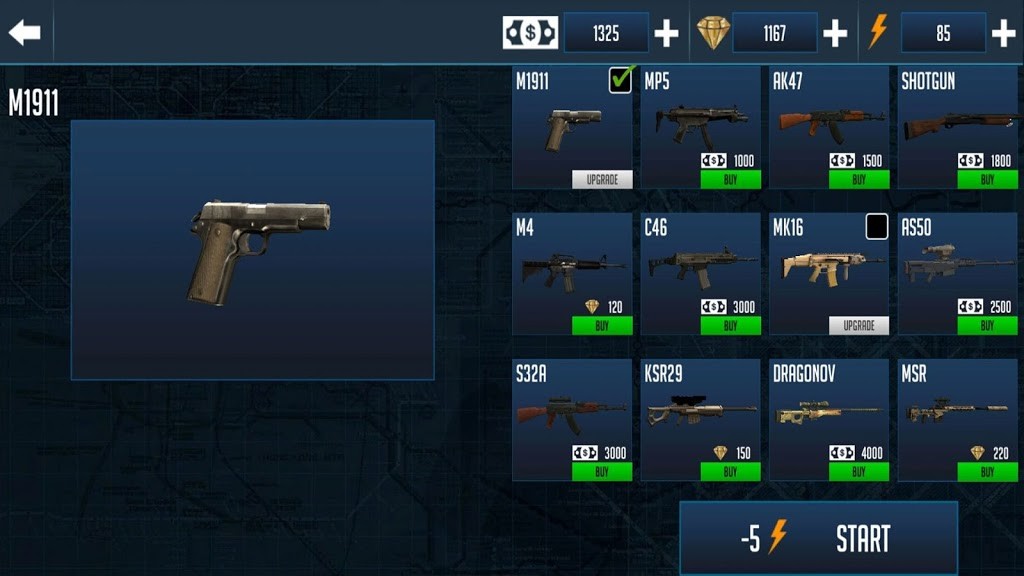
Task: Add more diamonds with the plus button
Action: (835, 34)
